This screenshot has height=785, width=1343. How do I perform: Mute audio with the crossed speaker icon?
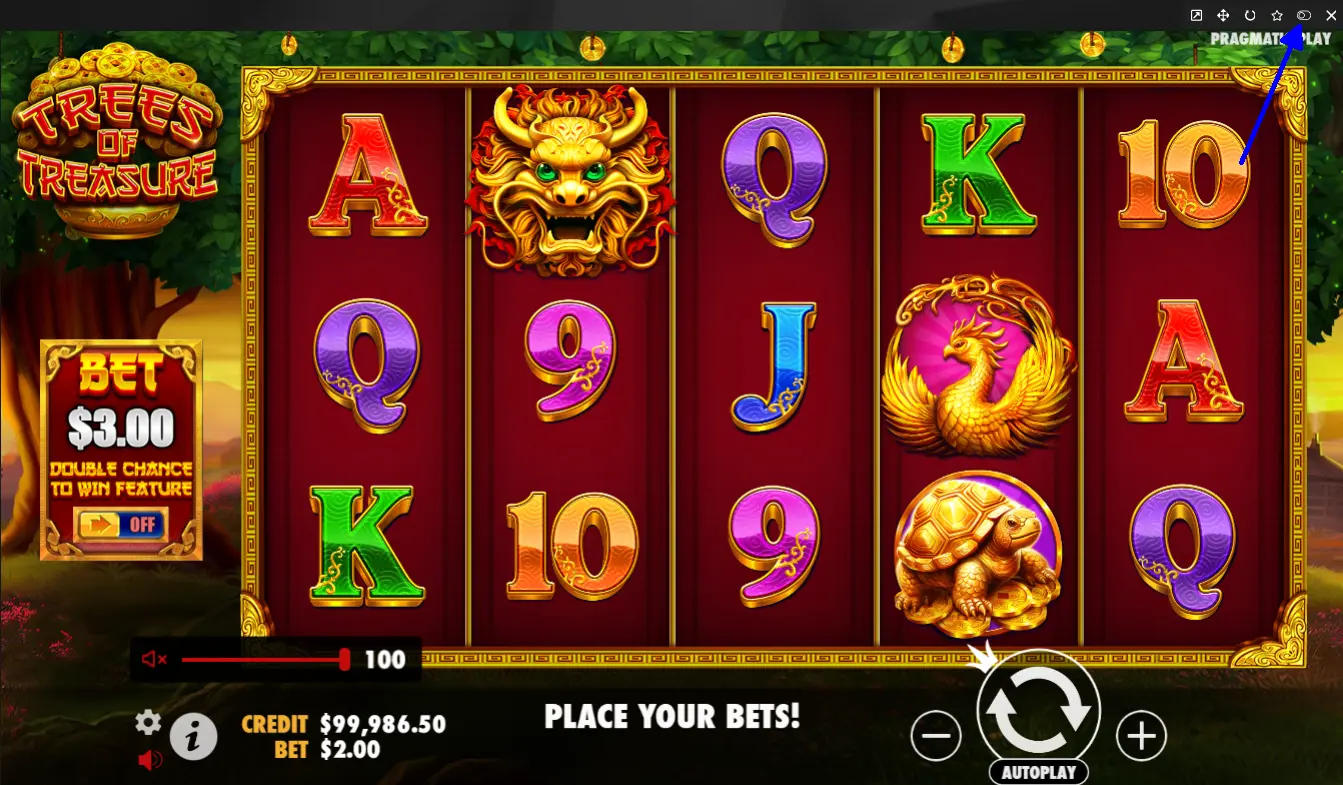pos(154,659)
